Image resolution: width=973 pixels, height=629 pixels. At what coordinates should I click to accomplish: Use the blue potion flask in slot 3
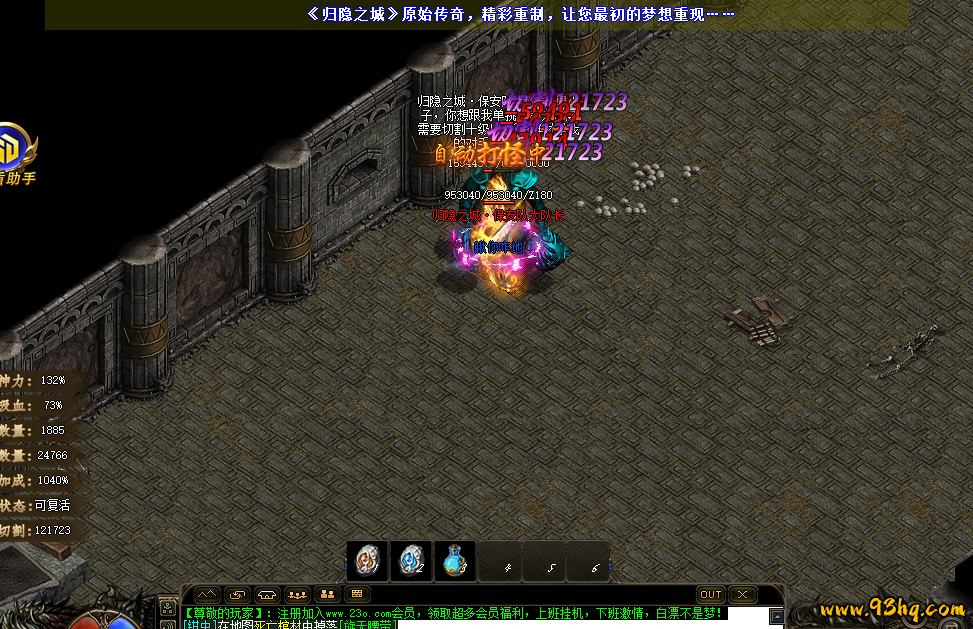455,561
